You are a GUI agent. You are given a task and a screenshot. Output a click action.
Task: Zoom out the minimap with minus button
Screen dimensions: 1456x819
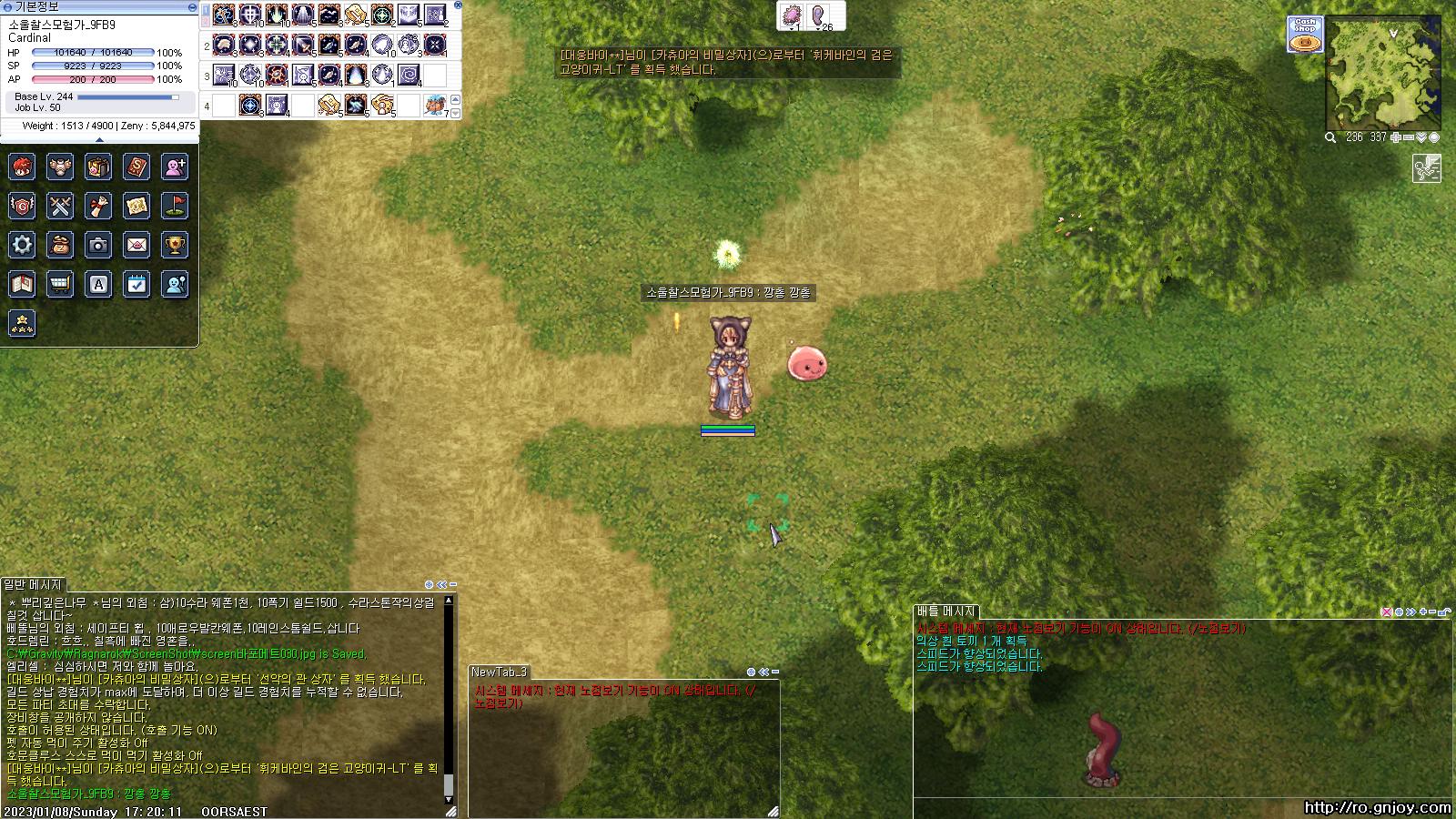pos(1409,137)
